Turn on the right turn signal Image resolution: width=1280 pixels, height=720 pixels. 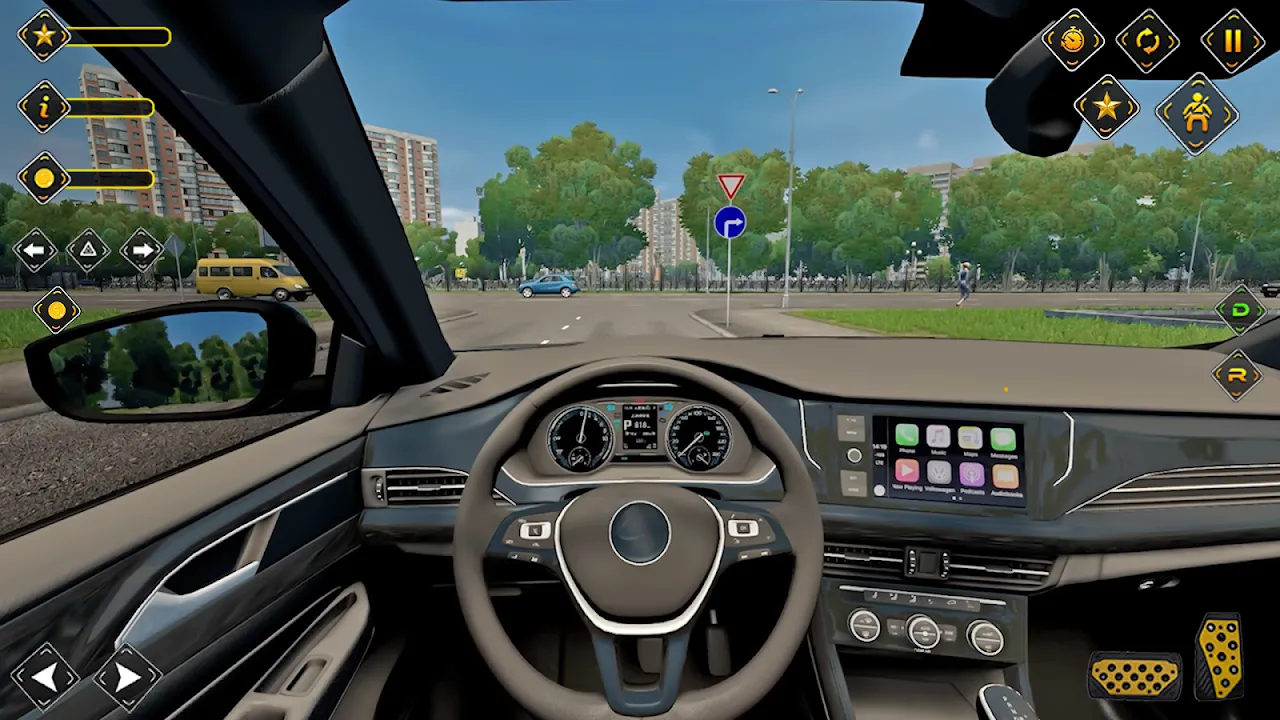pos(141,250)
